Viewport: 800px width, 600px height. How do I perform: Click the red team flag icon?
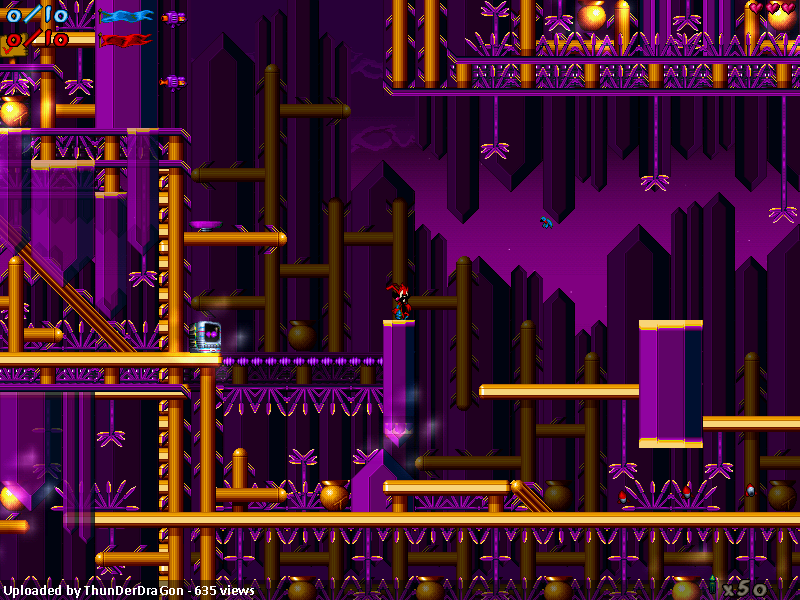pyautogui.click(x=127, y=40)
